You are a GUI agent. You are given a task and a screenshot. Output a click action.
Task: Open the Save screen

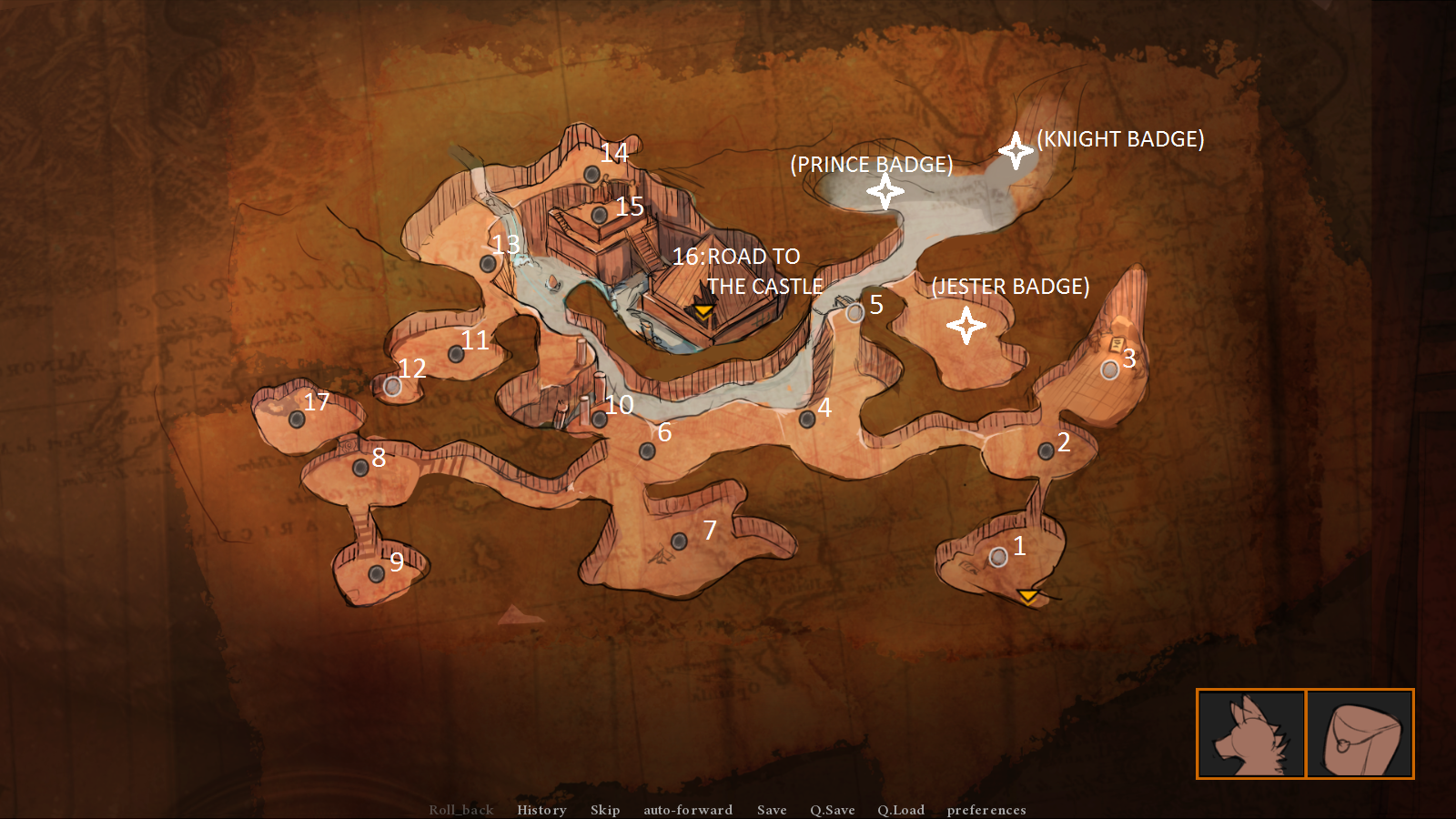point(772,810)
